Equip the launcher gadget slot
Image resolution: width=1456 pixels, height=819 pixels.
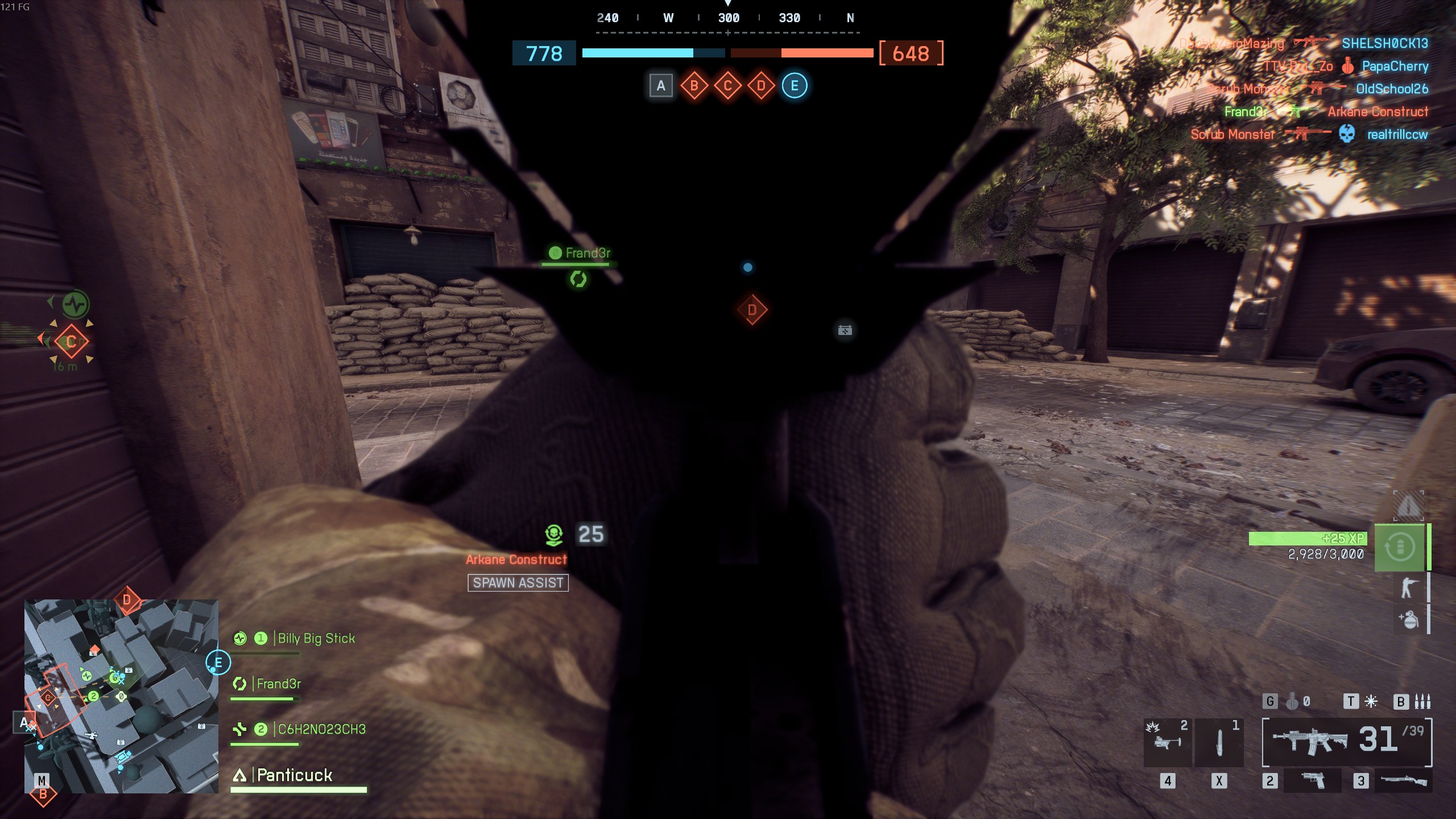point(1167,742)
